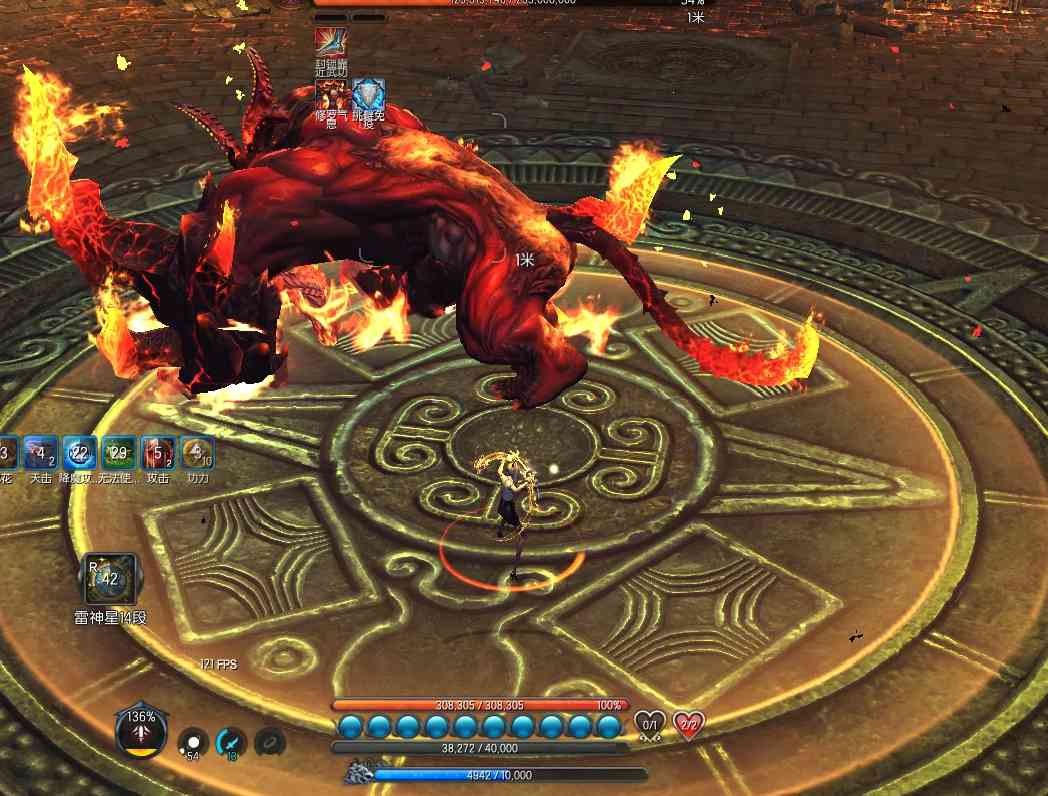Select the blue shield boss buff icon
This screenshot has width=1048, height=796.
click(x=368, y=95)
